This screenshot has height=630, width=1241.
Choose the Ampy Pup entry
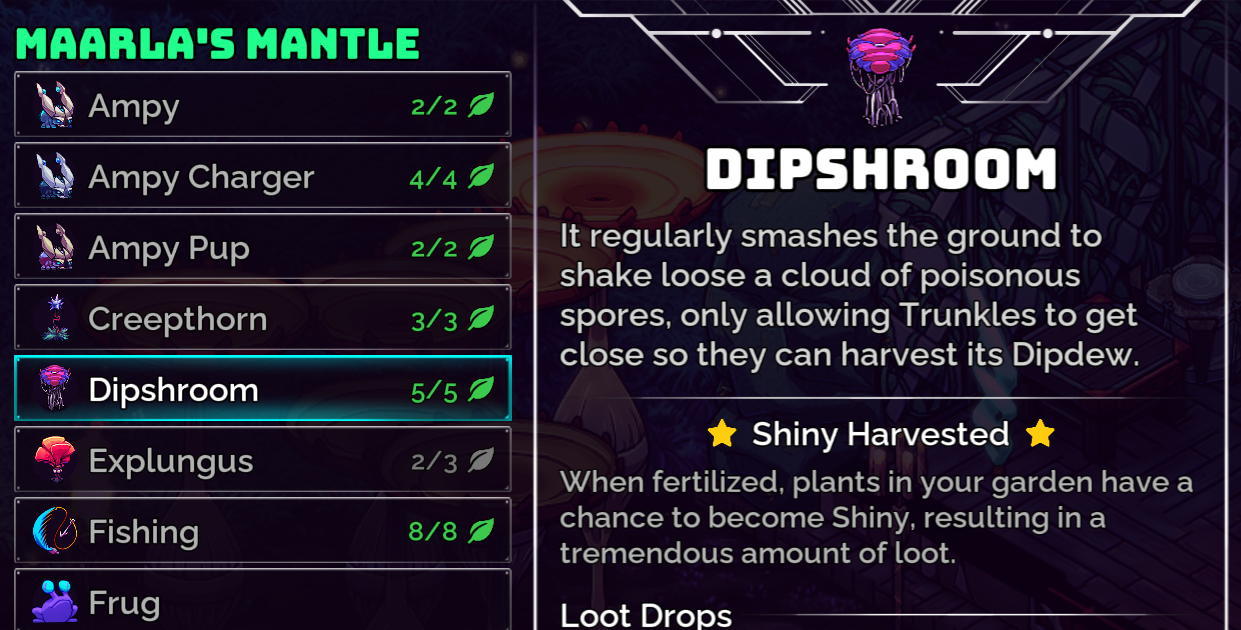tap(262, 248)
